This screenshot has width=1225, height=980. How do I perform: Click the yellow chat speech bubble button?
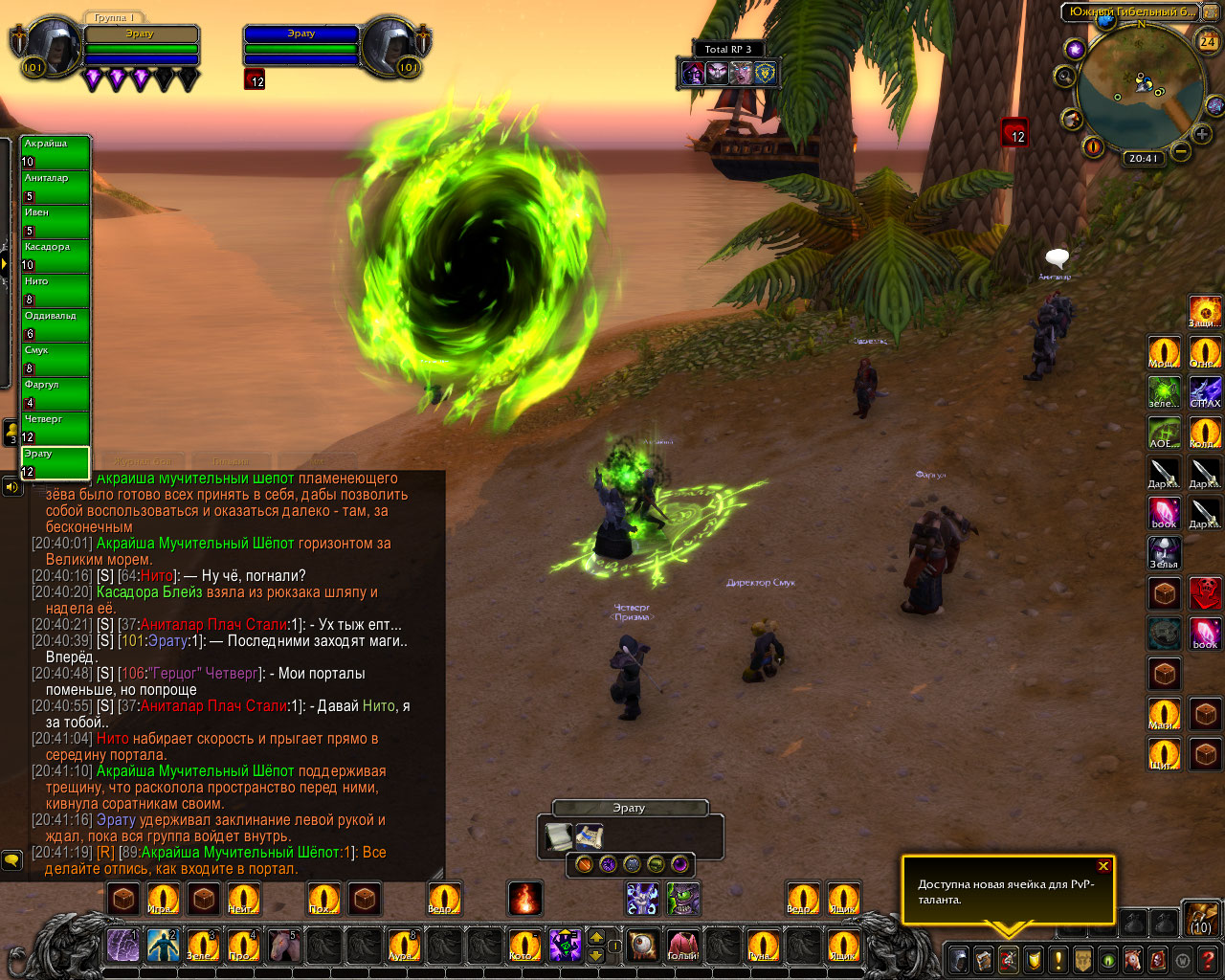[11, 859]
